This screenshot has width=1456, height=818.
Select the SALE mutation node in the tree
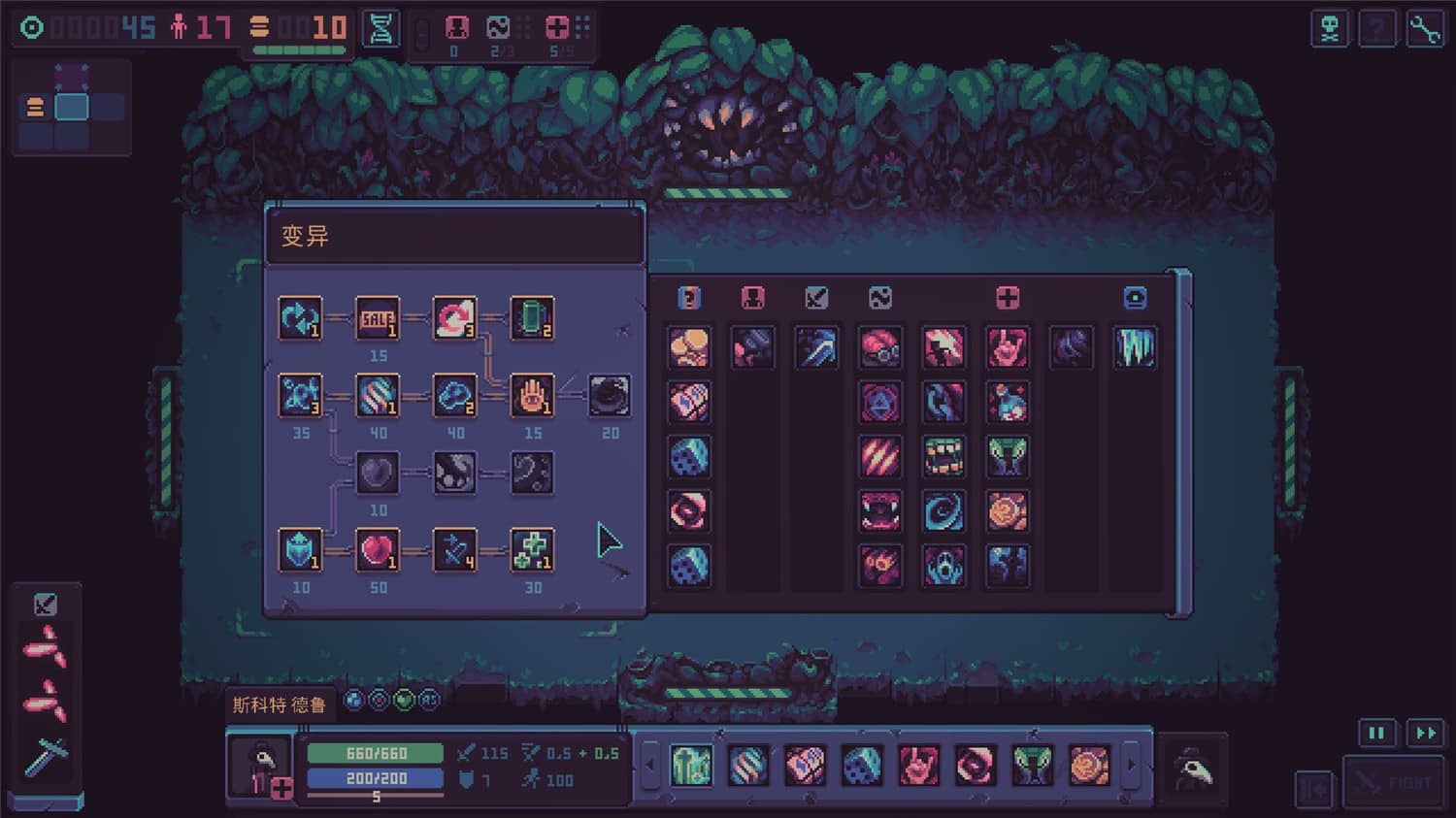click(x=379, y=318)
